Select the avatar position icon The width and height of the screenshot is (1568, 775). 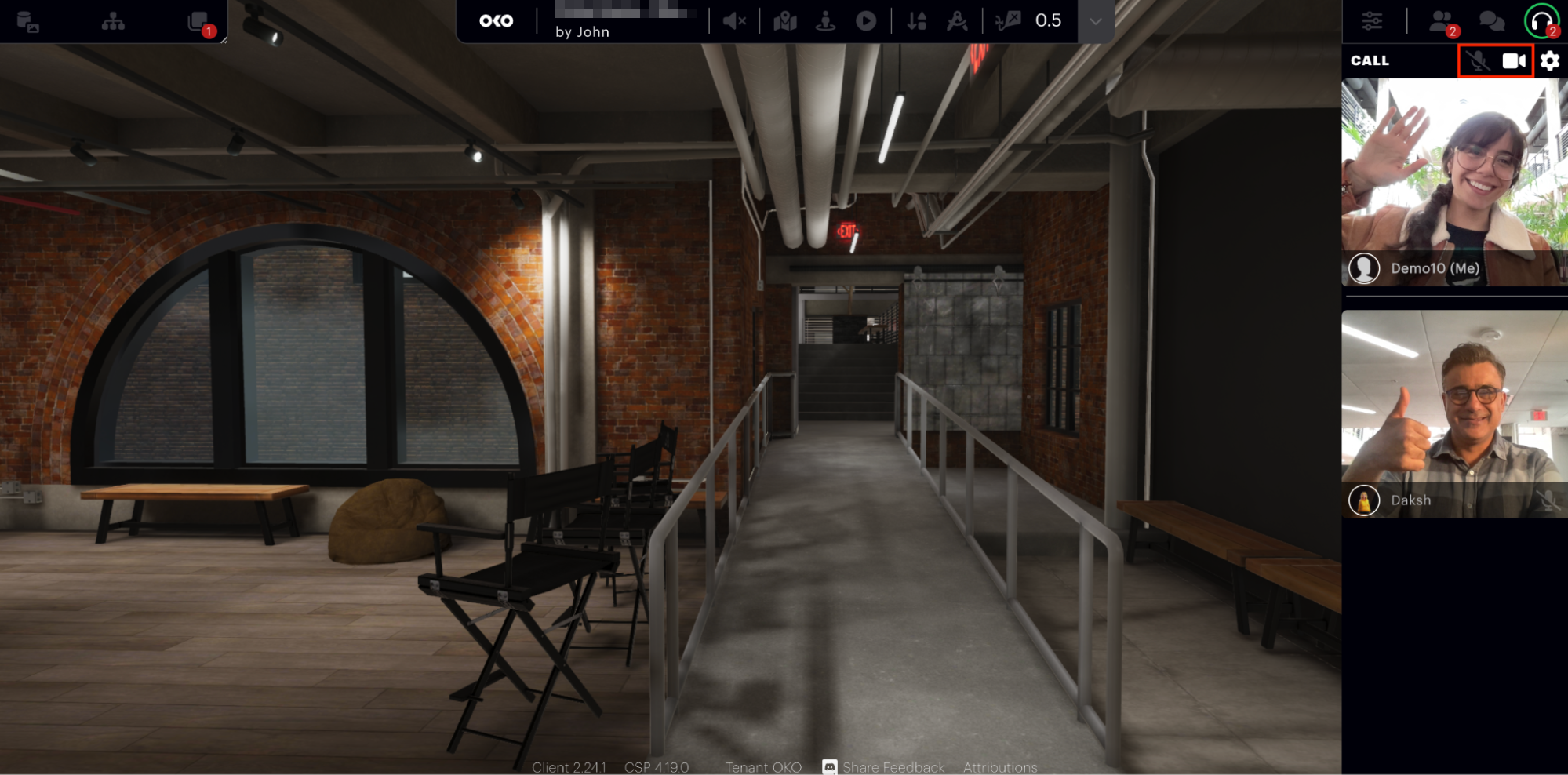[x=825, y=21]
